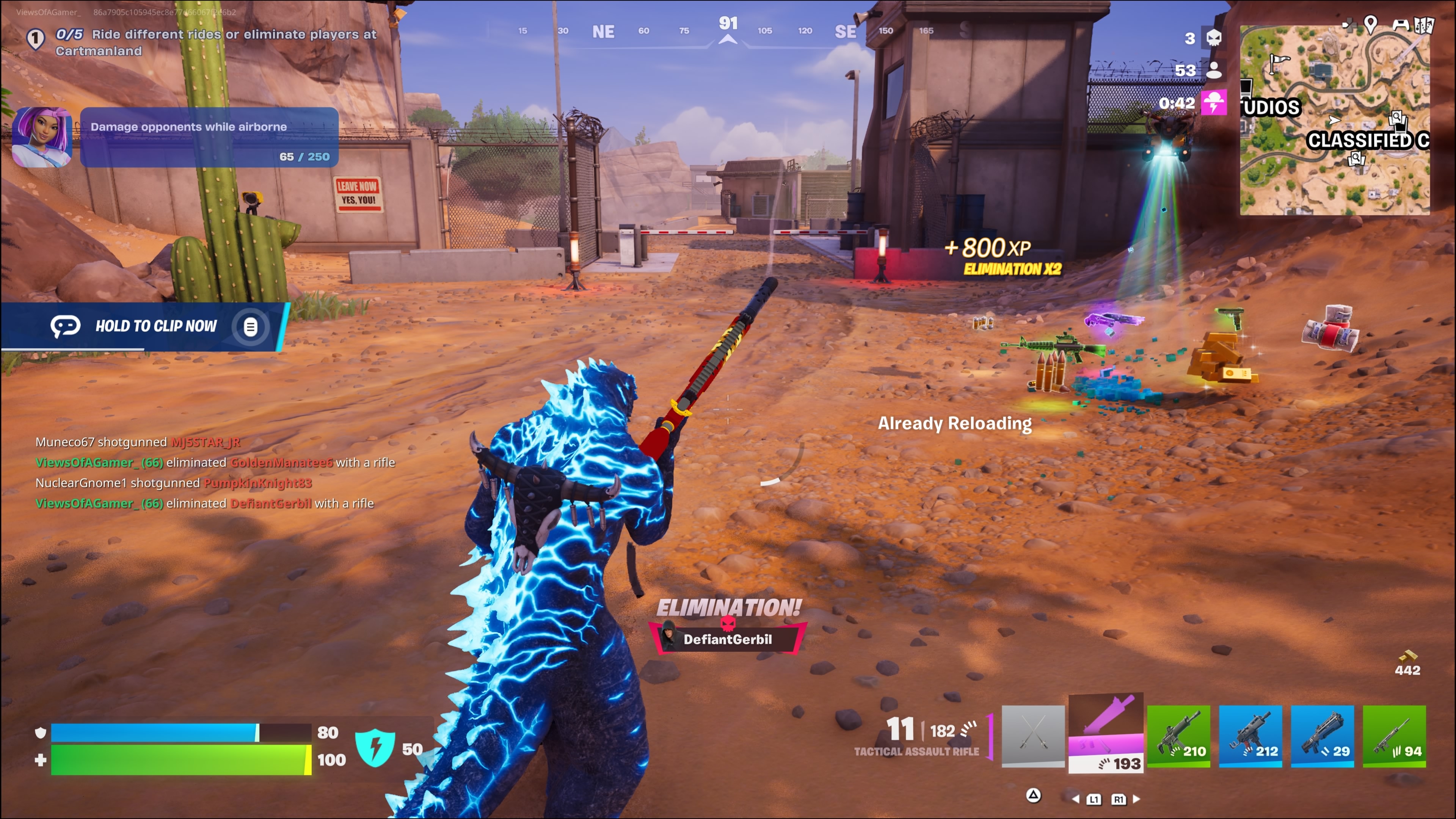View the Damage opponents while airborne quest
Viewport: 1456px width, 819px height.
click(209, 137)
